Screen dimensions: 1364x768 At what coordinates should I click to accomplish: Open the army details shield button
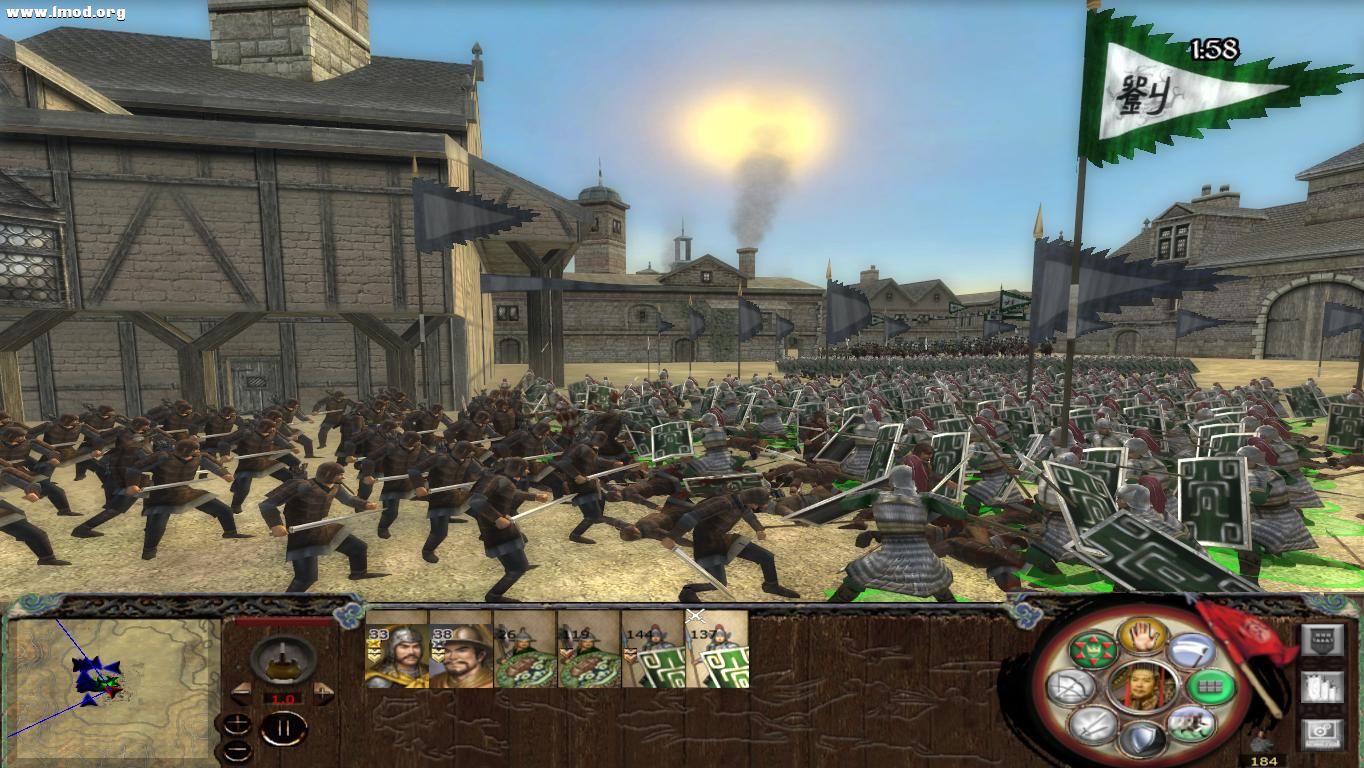click(x=1322, y=639)
